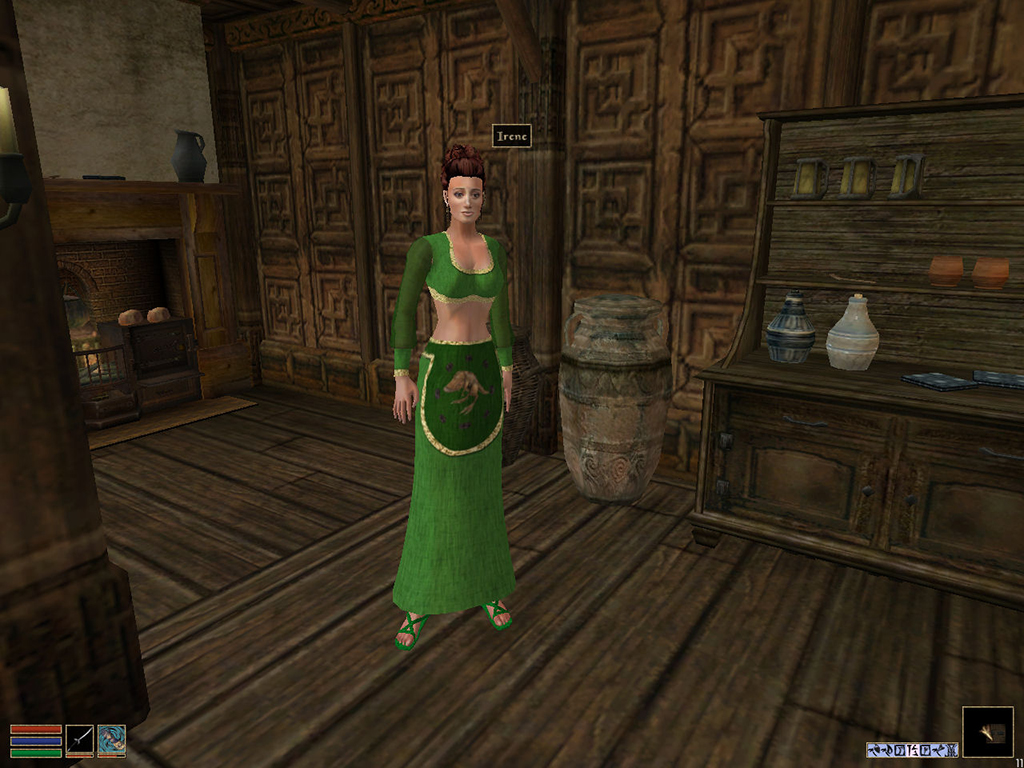Click the equipped sword weapon icon

tap(80, 739)
